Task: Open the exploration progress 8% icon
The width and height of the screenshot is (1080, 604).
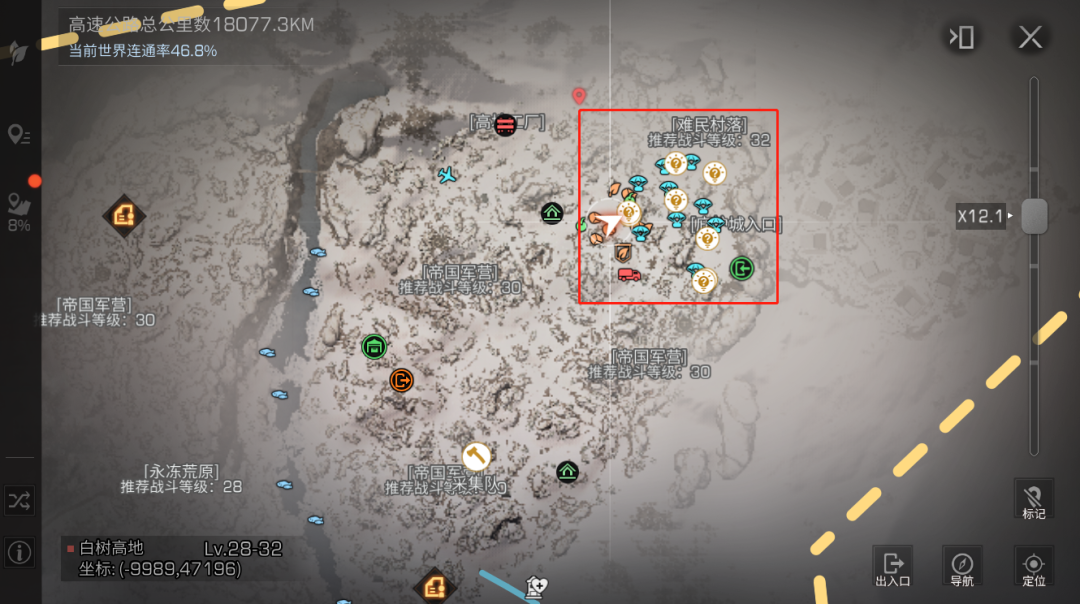Action: point(19,208)
